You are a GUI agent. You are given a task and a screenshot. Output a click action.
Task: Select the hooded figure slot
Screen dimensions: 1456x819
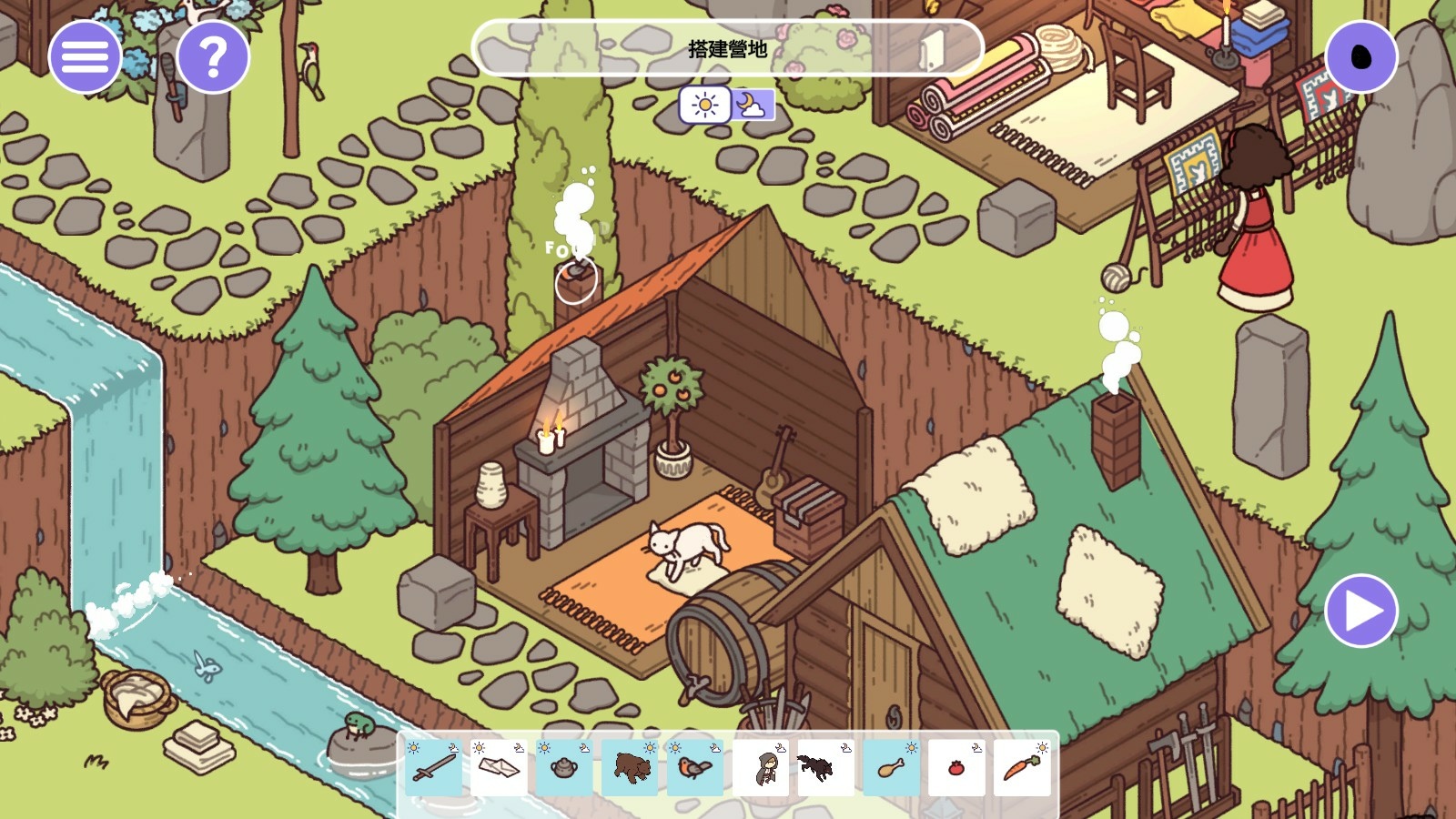point(761,767)
